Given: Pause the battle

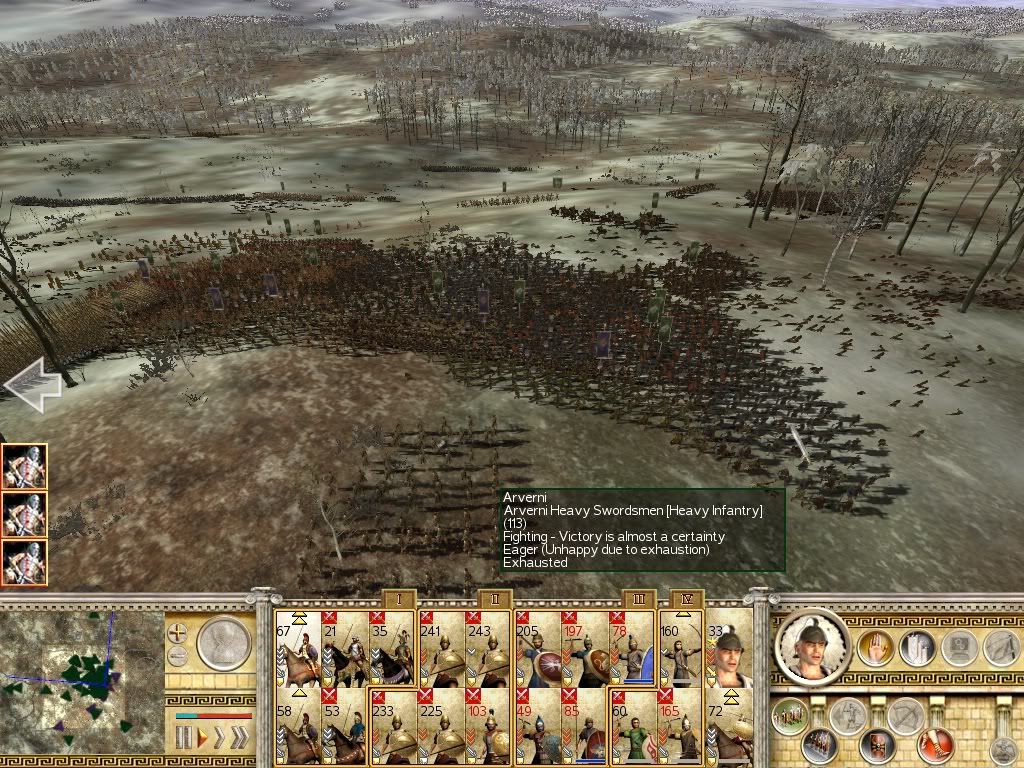Looking at the screenshot, I should coord(184,739).
